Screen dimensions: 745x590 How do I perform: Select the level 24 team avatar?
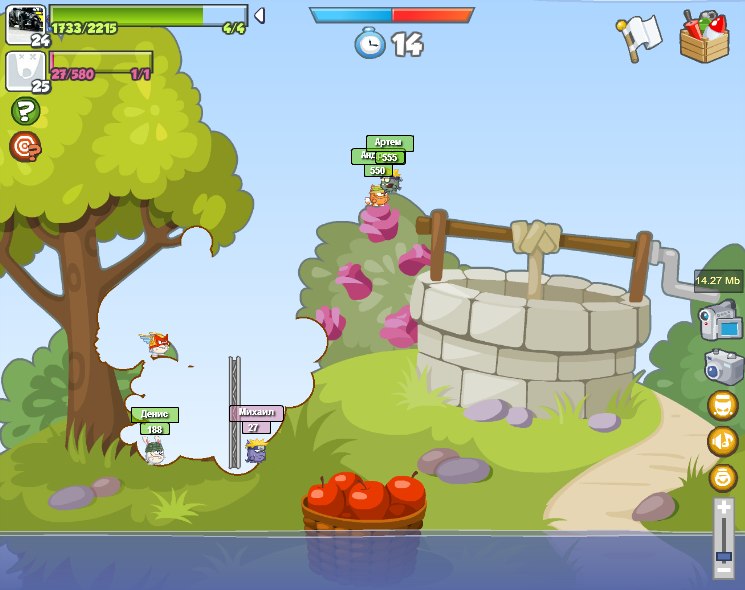[25, 21]
